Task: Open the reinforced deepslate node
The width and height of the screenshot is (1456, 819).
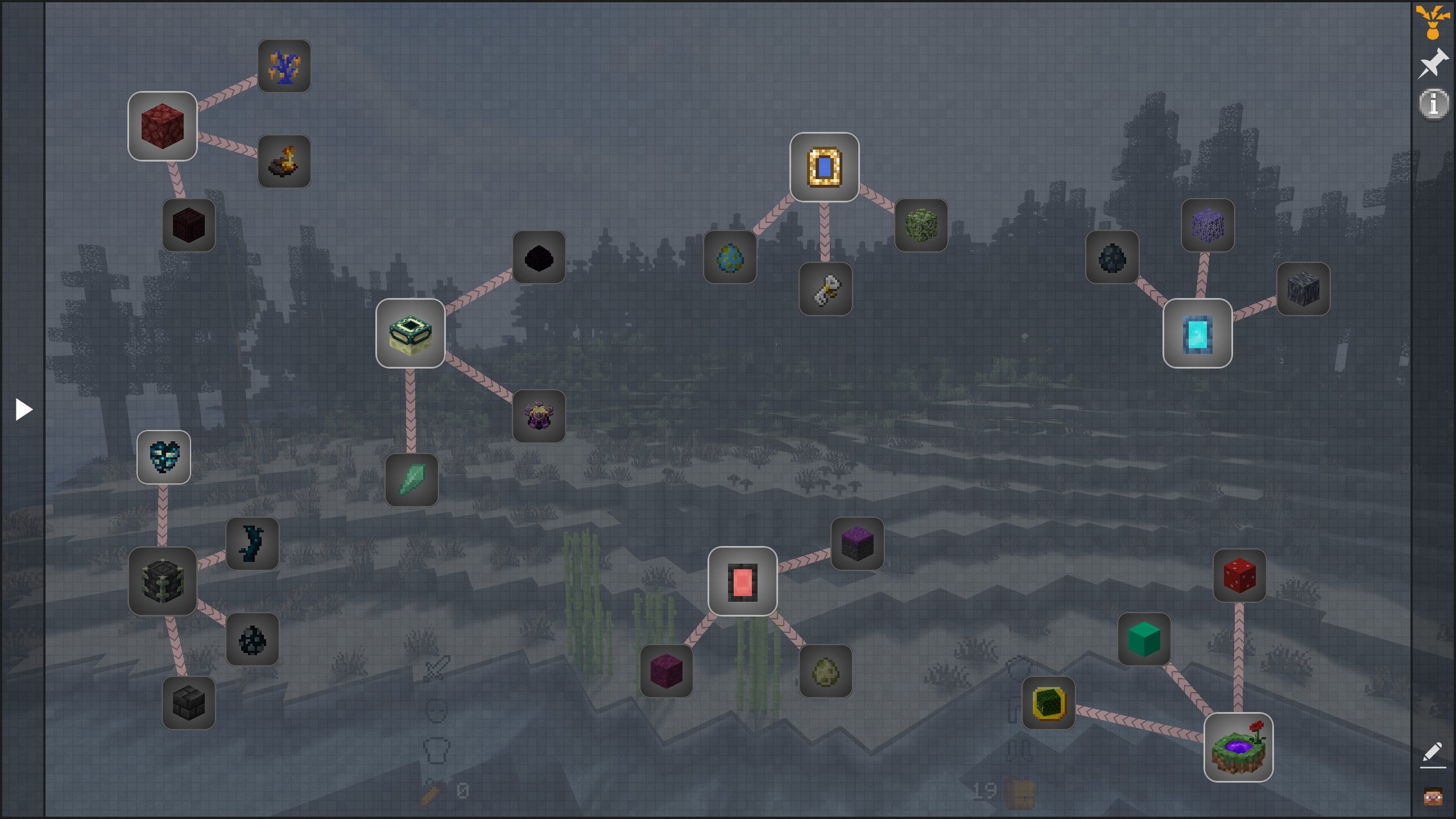Action: pos(163,581)
